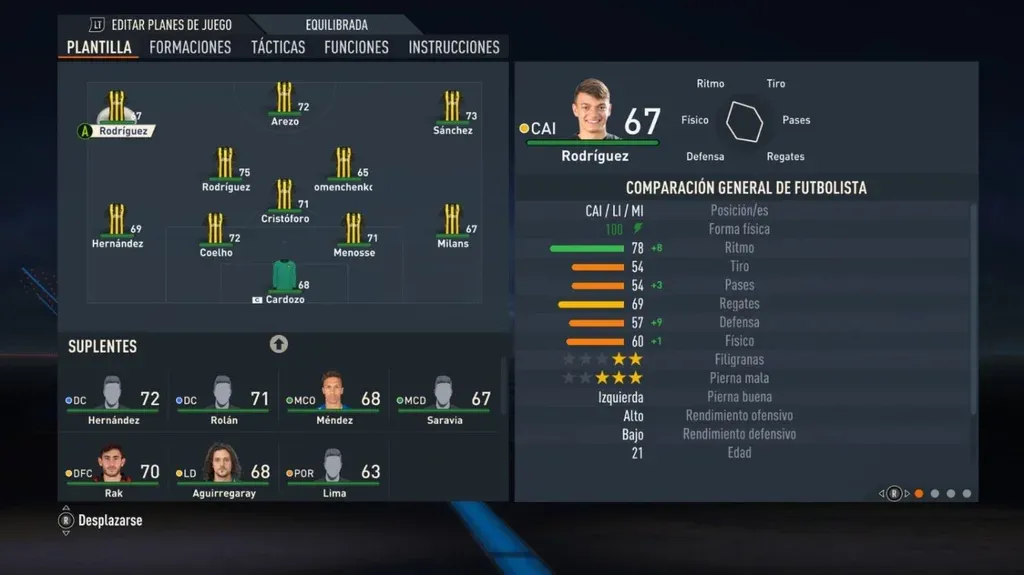Select striker Arezo on the pitch
Image resolution: width=1024 pixels, height=575 pixels.
pyautogui.click(x=285, y=102)
